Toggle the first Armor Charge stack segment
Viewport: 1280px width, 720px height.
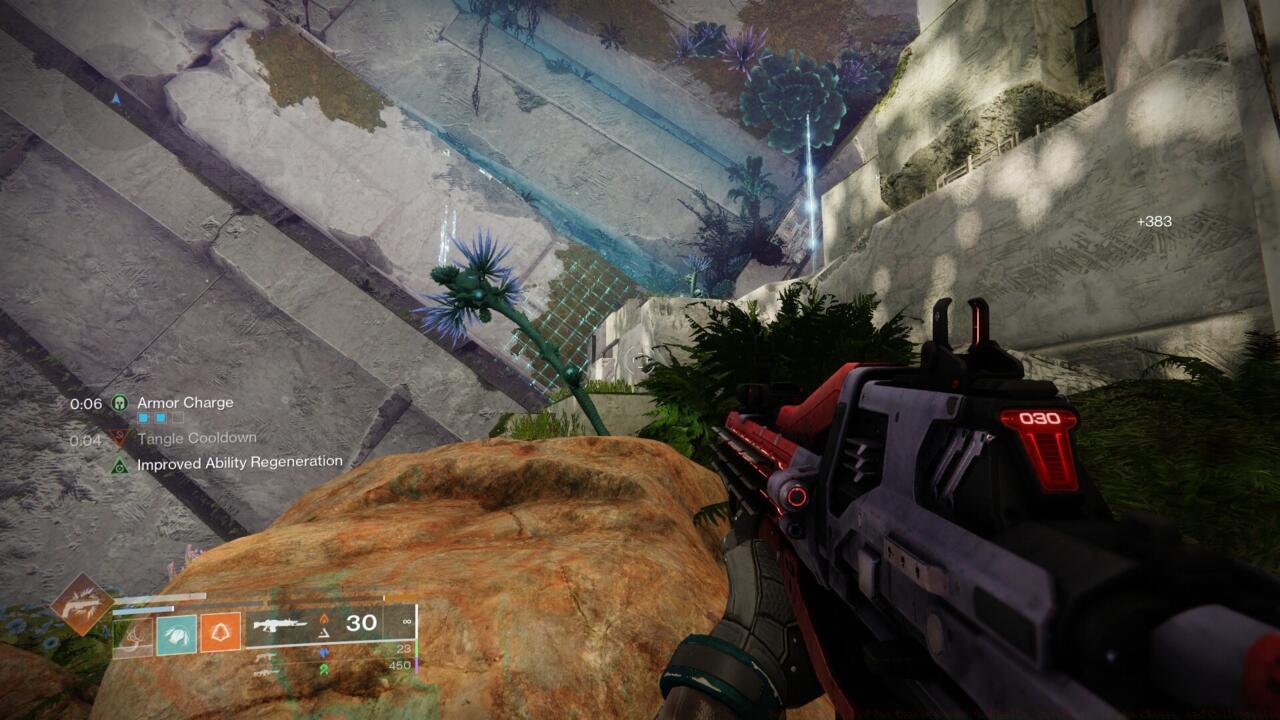(x=143, y=418)
